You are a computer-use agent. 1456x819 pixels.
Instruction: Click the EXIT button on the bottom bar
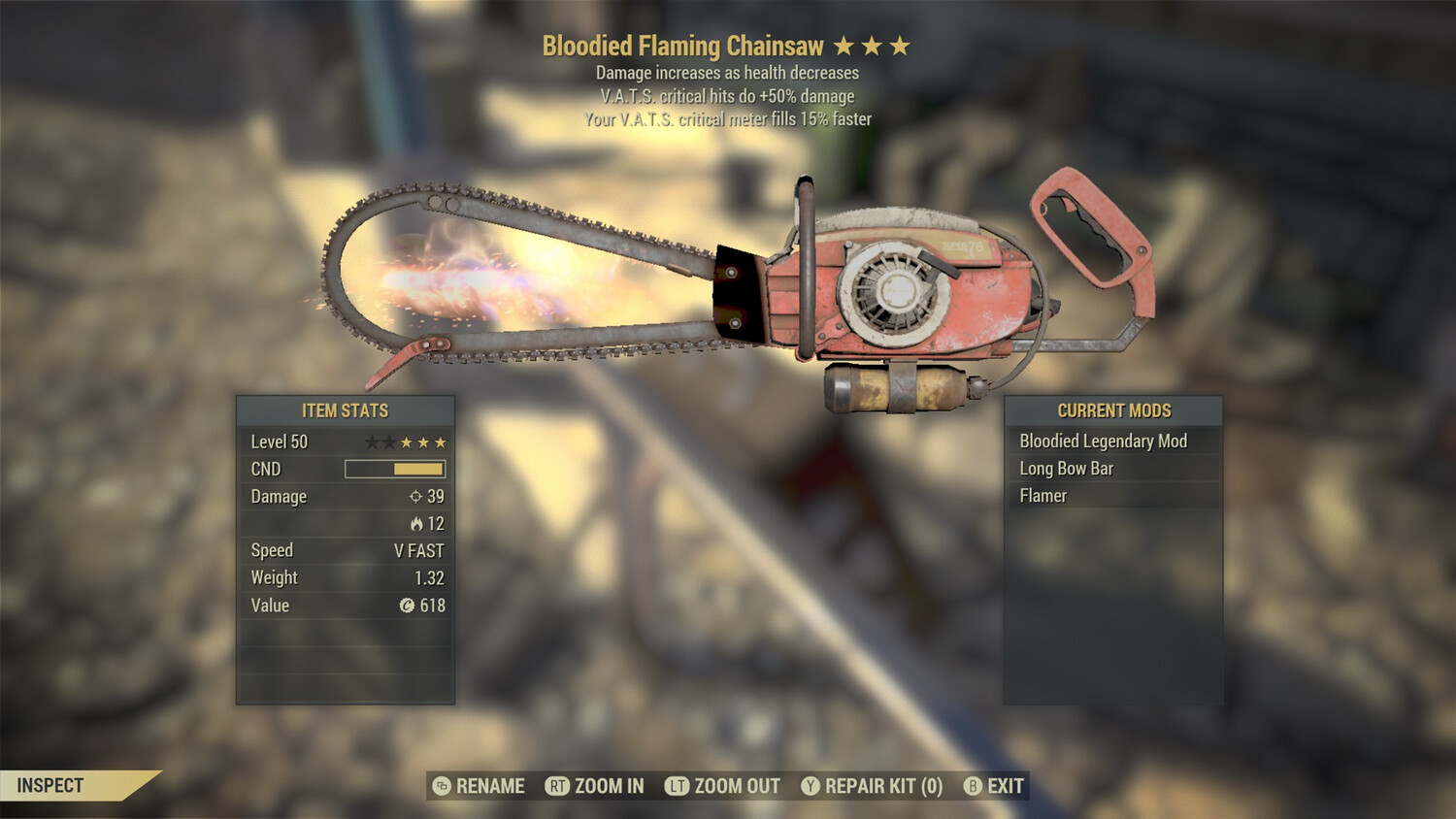pos(1007,786)
